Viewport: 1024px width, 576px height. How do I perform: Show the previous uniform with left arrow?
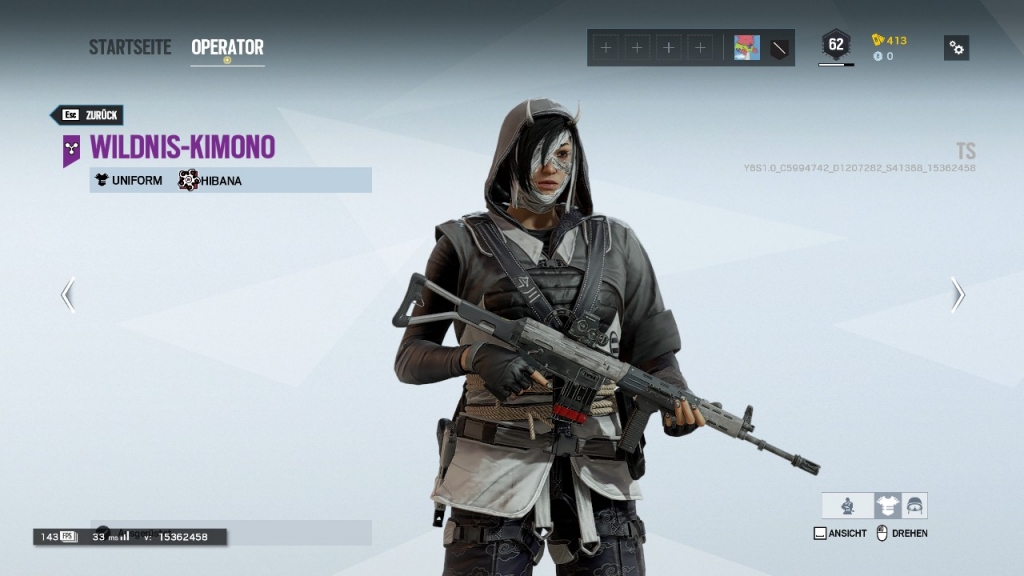point(67,294)
